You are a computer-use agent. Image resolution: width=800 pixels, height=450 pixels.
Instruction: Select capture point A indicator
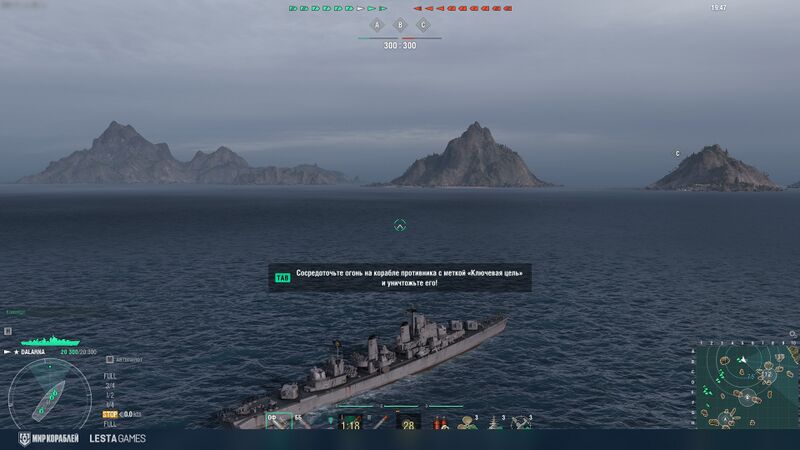tap(376, 24)
